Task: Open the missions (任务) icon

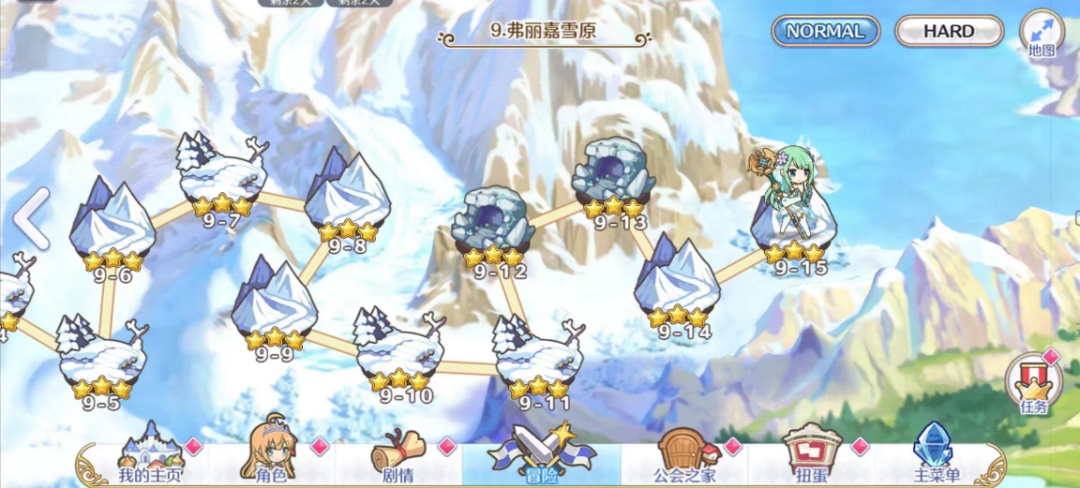Action: click(1033, 385)
